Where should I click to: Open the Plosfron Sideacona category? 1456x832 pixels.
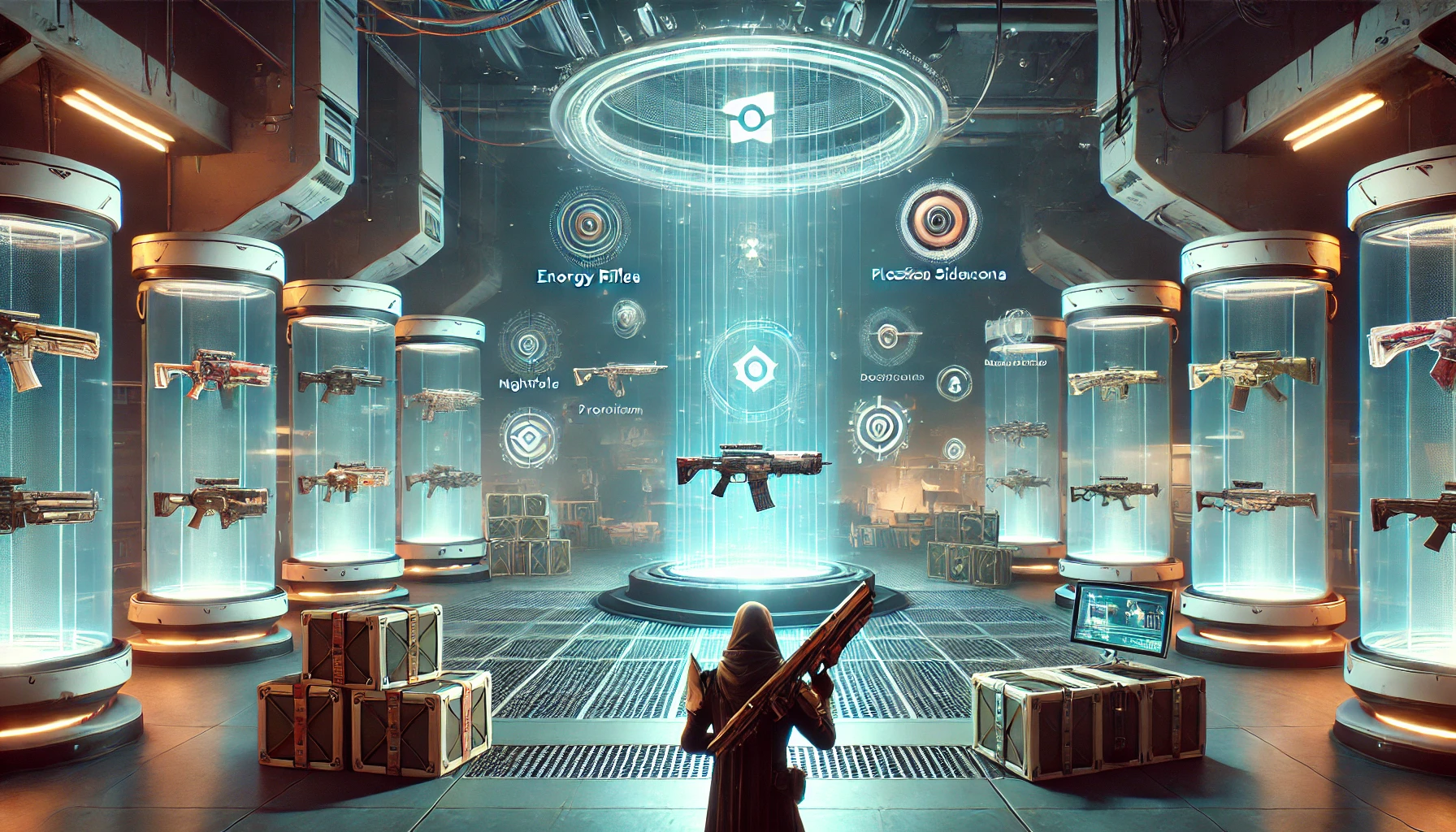pos(938,275)
